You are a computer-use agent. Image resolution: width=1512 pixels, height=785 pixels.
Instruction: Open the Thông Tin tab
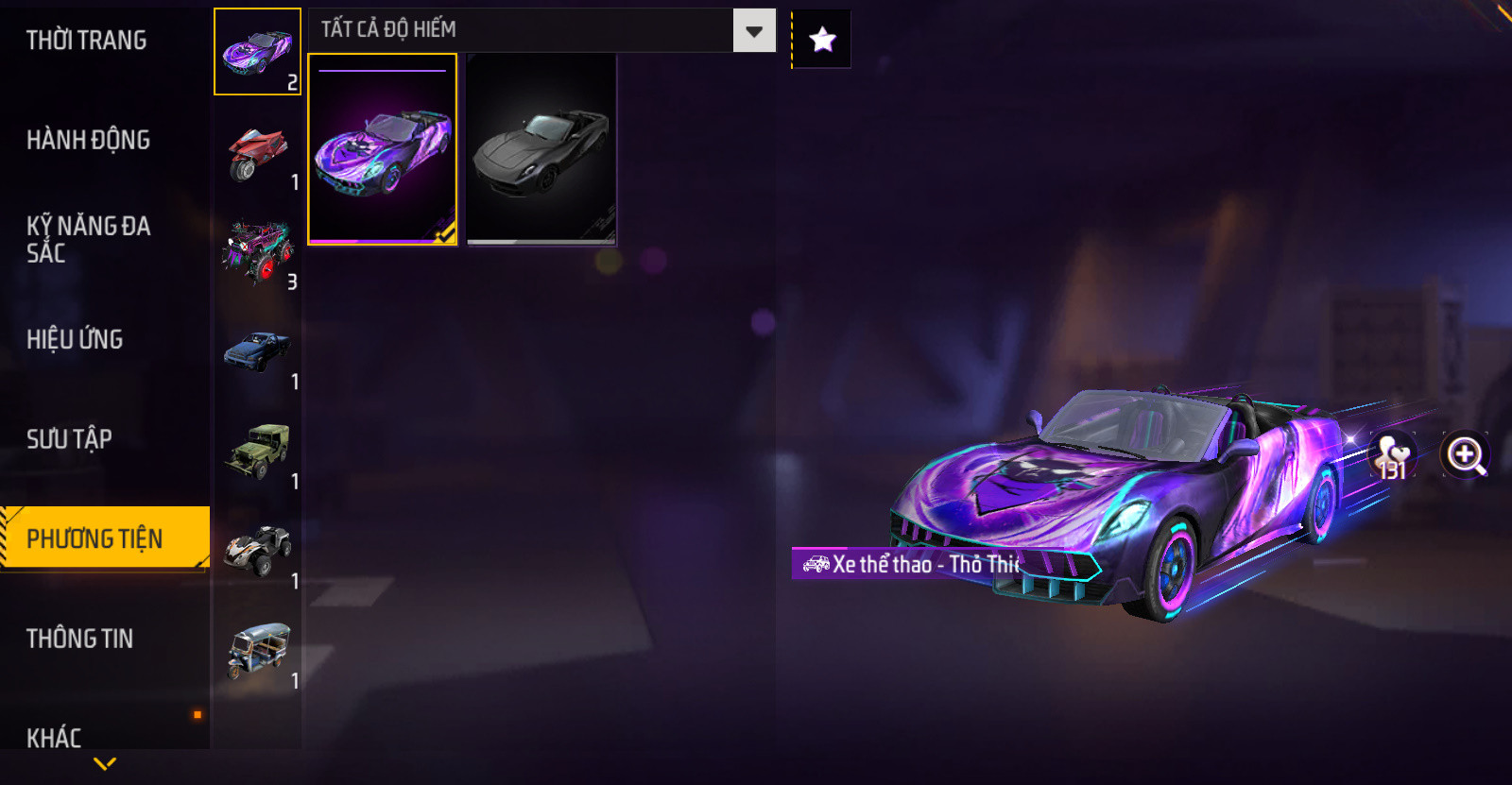[x=80, y=639]
